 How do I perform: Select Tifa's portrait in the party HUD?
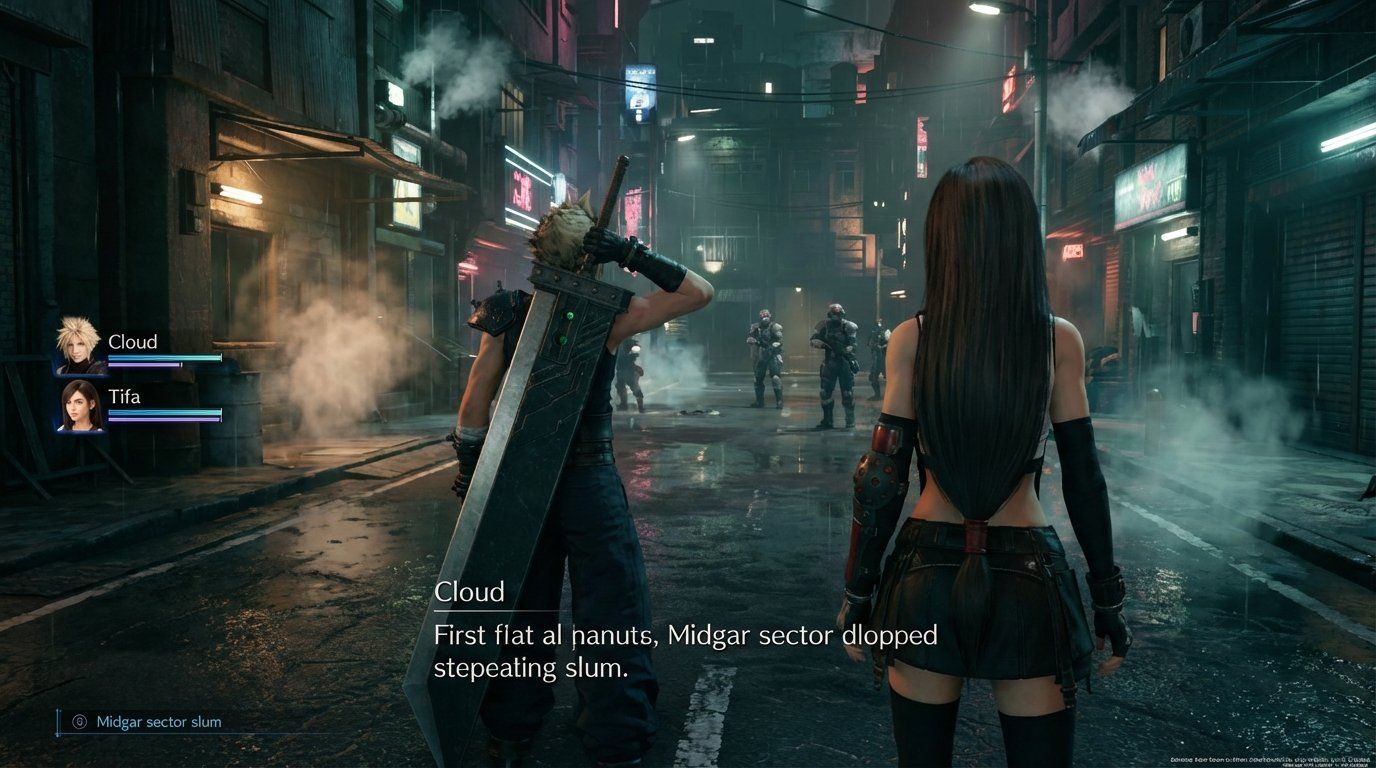coord(77,406)
